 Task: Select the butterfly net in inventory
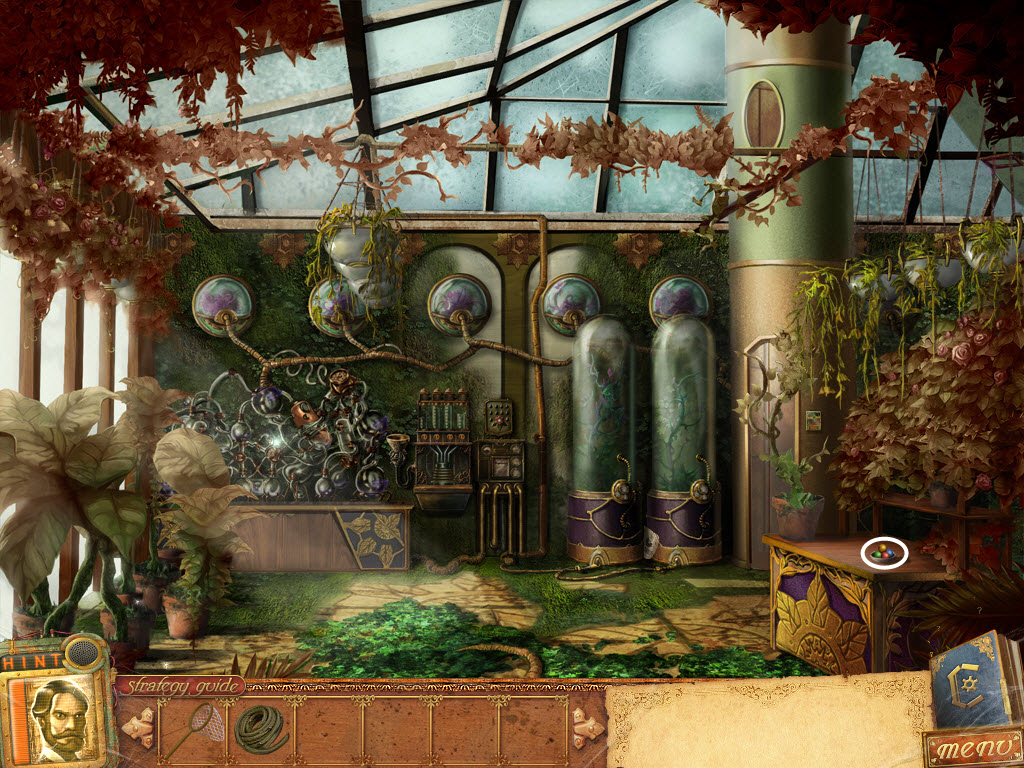[187, 728]
